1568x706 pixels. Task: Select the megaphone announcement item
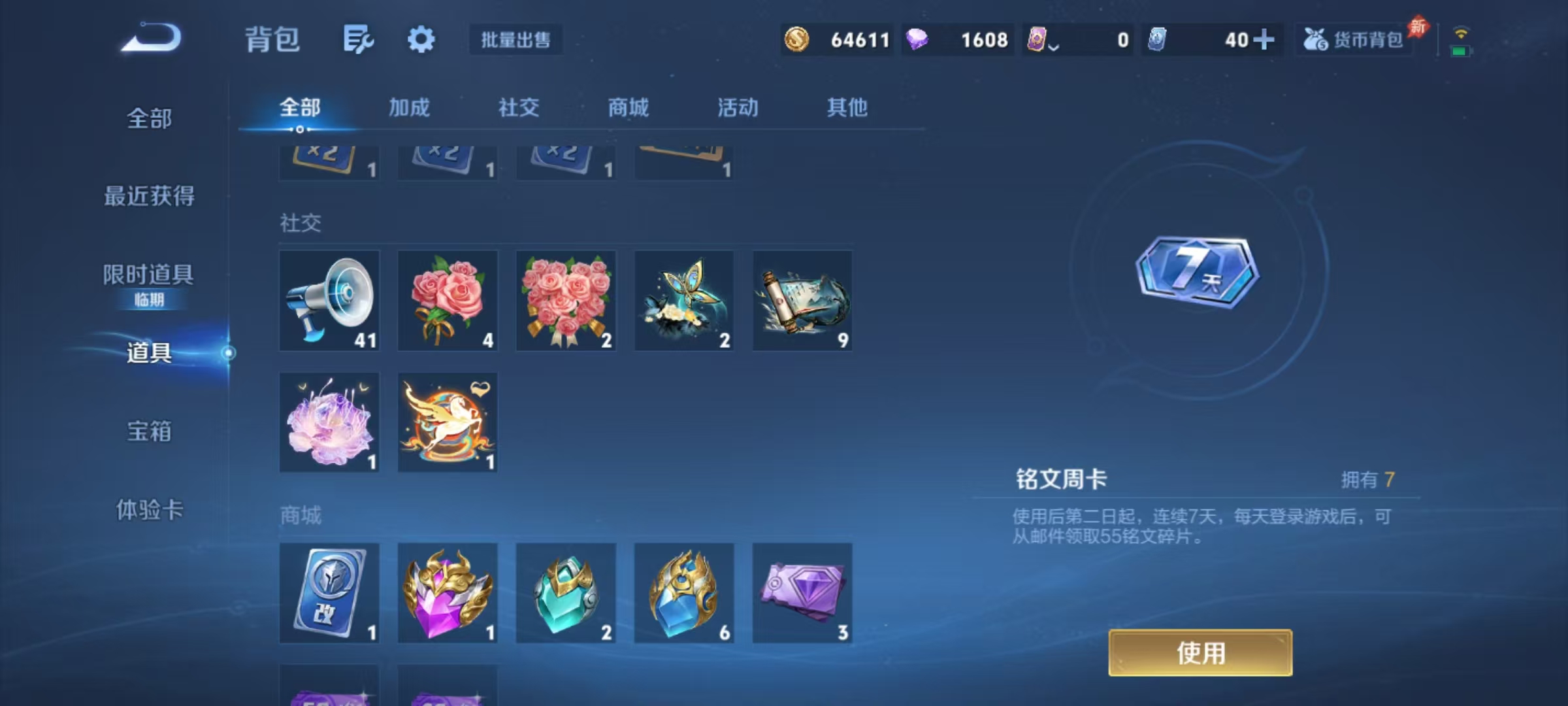[329, 301]
